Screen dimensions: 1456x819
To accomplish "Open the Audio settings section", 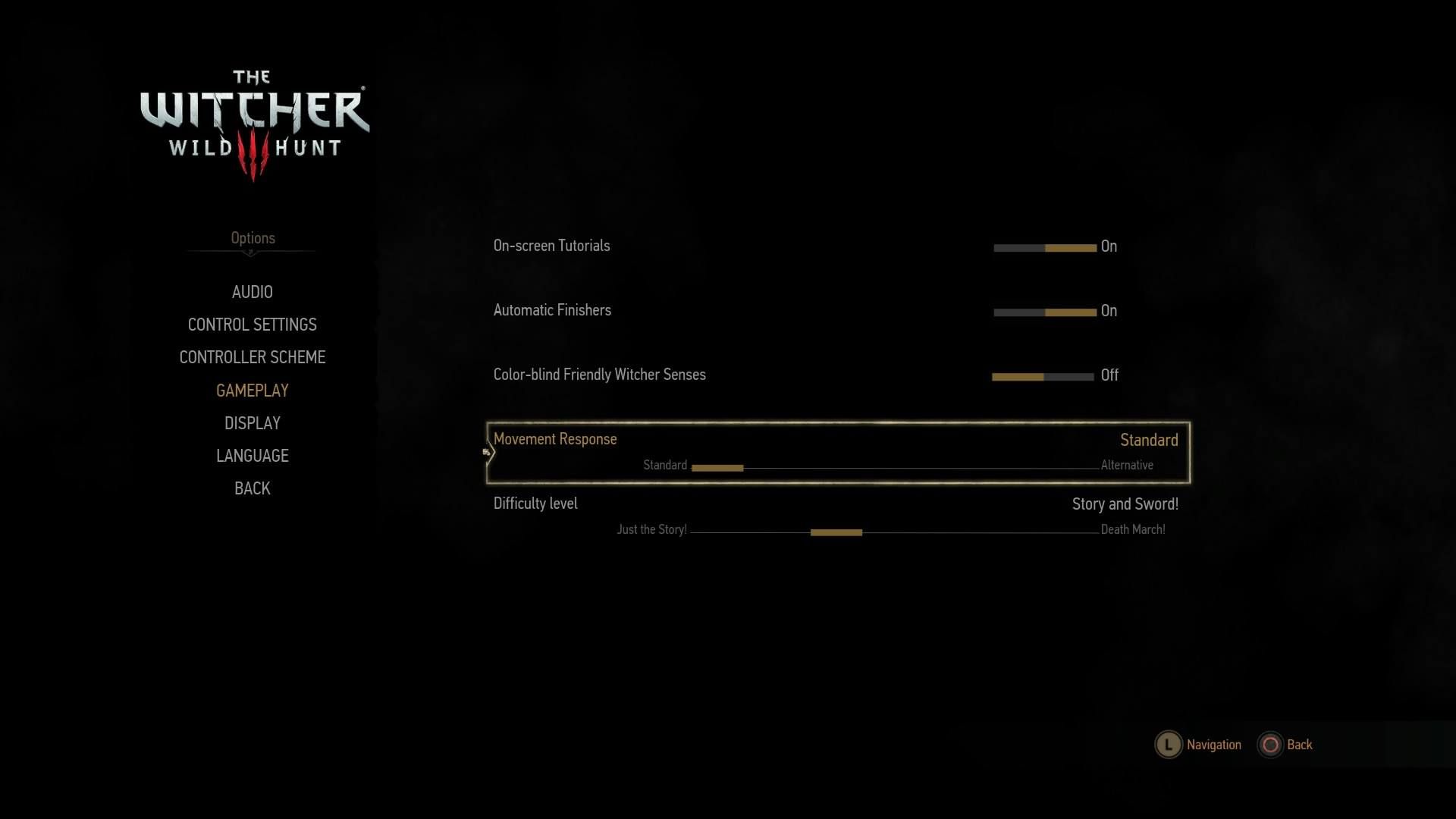I will (252, 292).
